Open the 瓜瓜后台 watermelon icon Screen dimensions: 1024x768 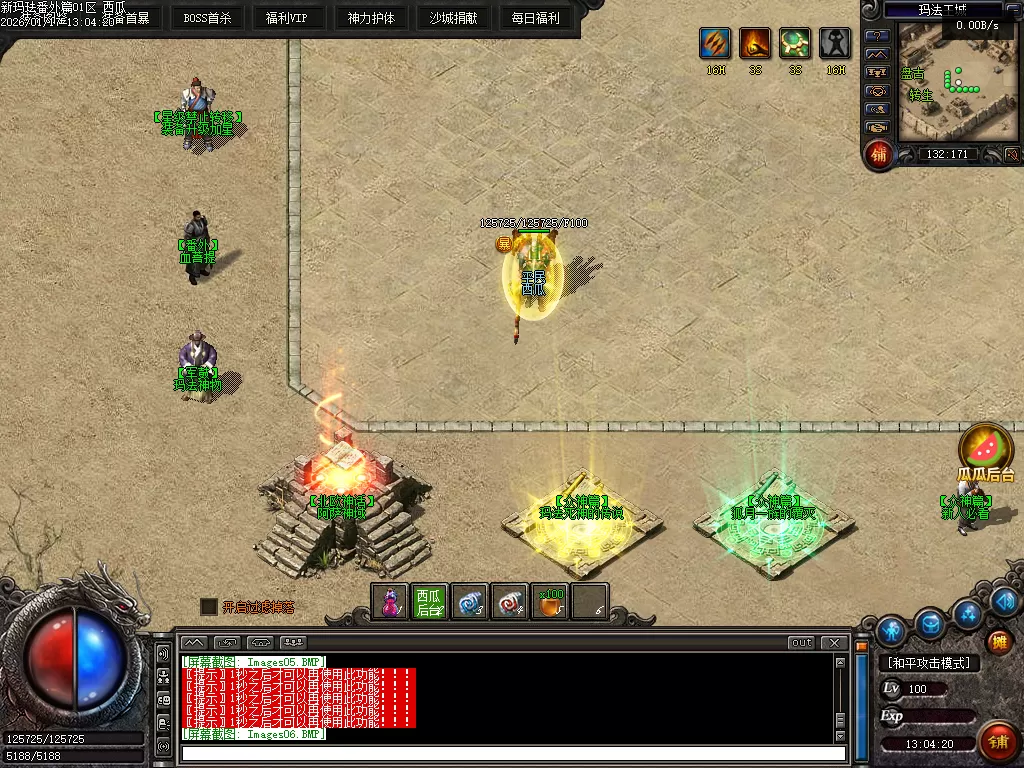pos(986,449)
